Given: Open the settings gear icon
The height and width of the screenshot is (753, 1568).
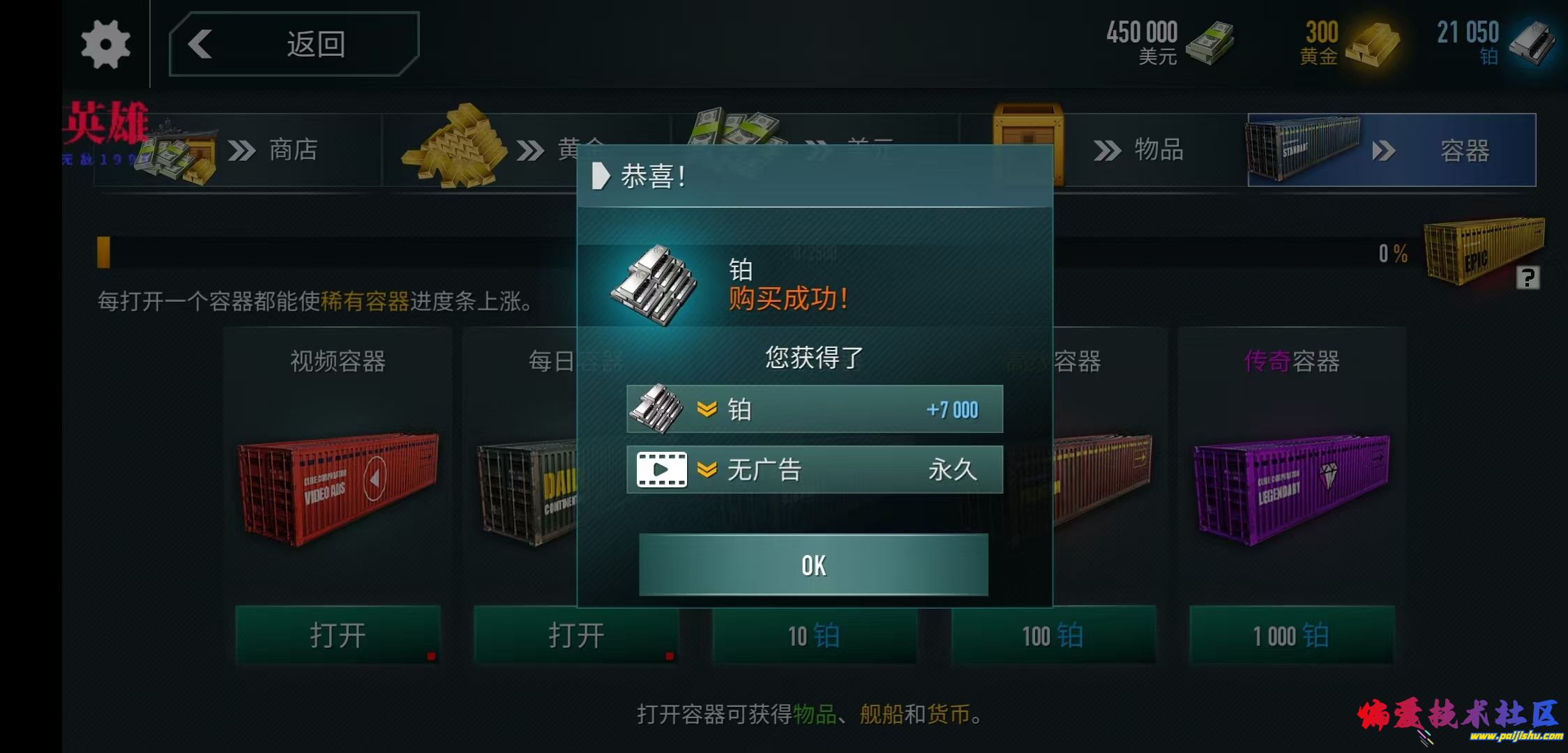Looking at the screenshot, I should (x=105, y=43).
